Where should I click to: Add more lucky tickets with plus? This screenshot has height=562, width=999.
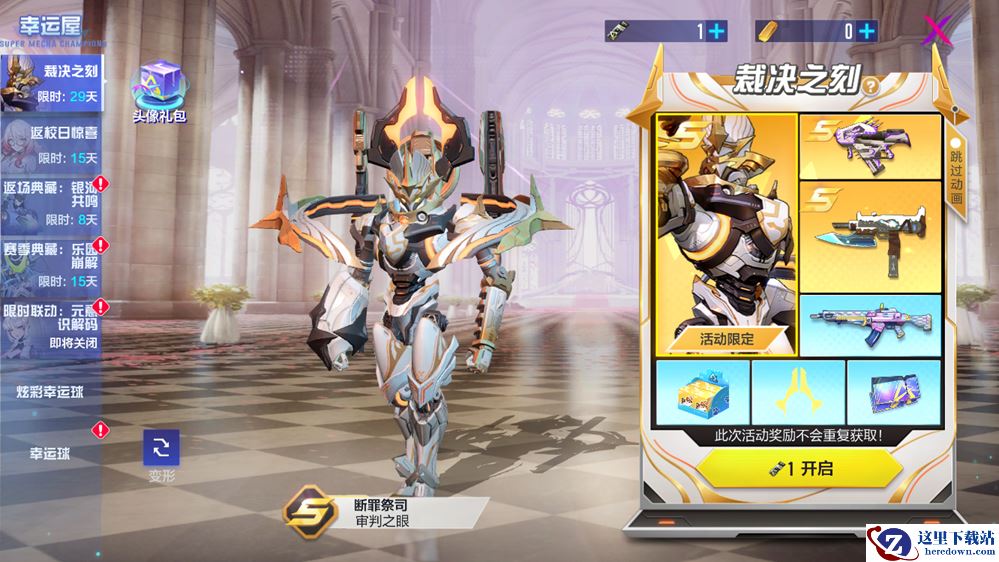pos(717,31)
